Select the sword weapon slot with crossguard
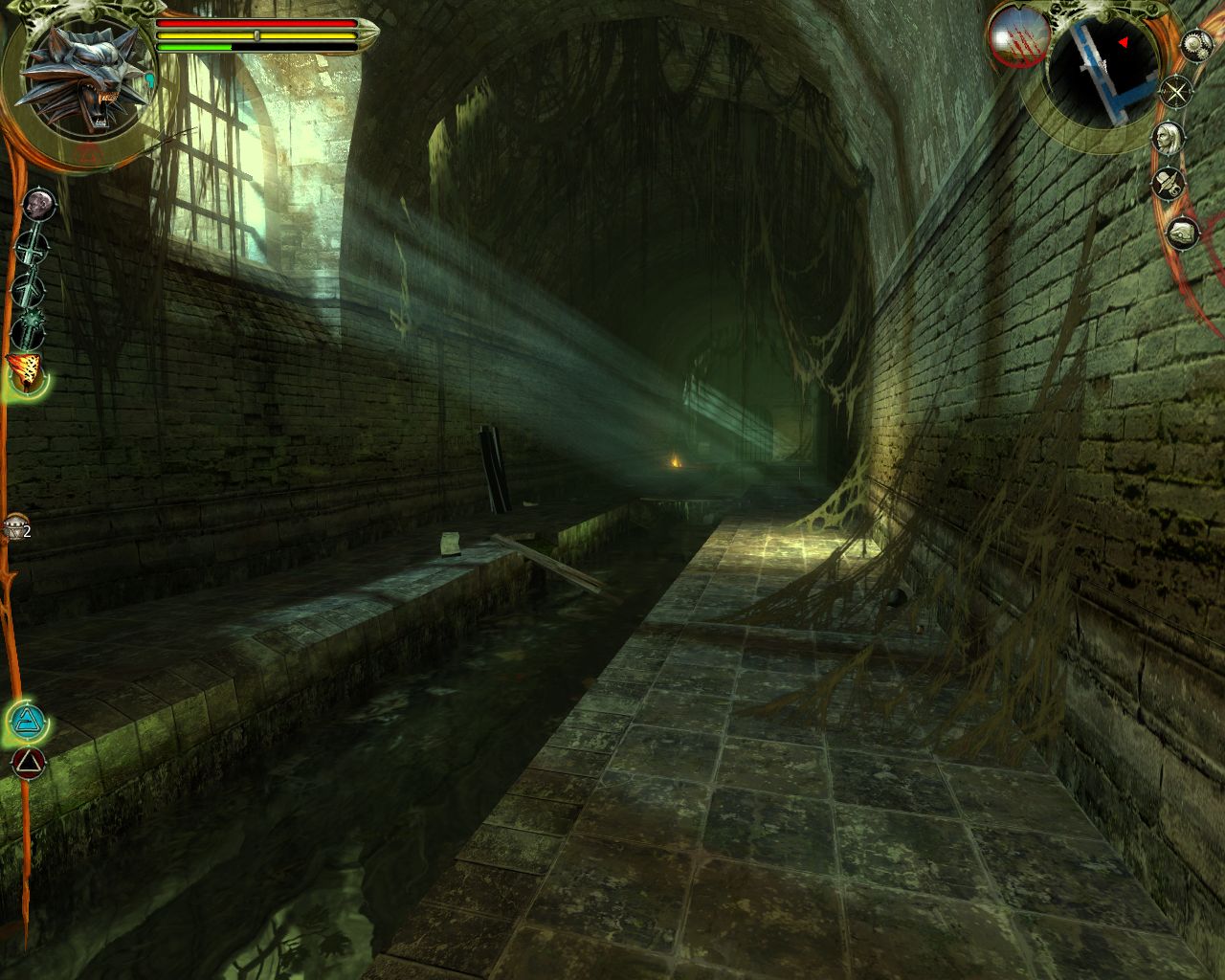1225x980 pixels. pyautogui.click(x=32, y=249)
